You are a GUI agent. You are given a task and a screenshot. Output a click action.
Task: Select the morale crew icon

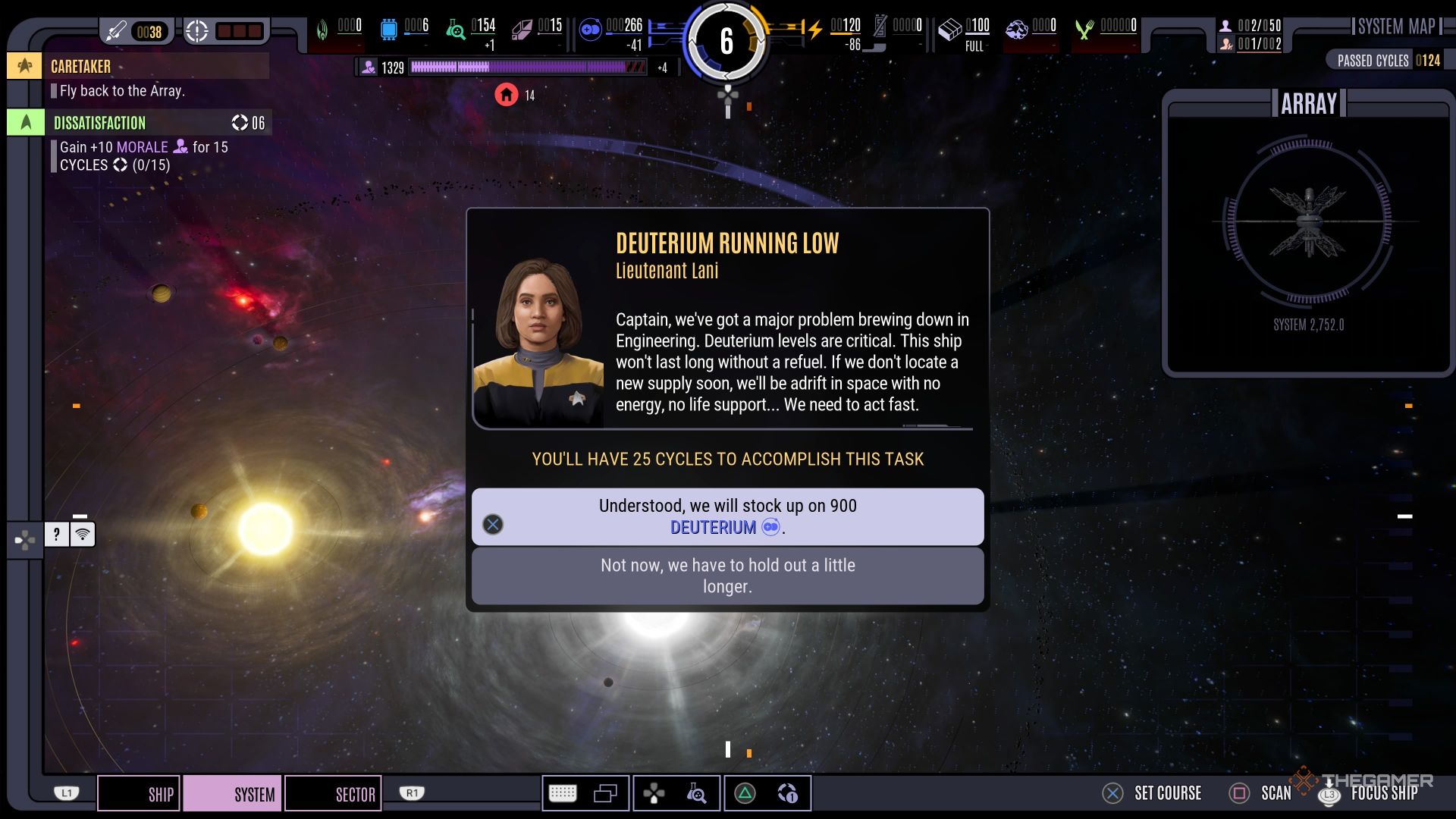coord(369,67)
